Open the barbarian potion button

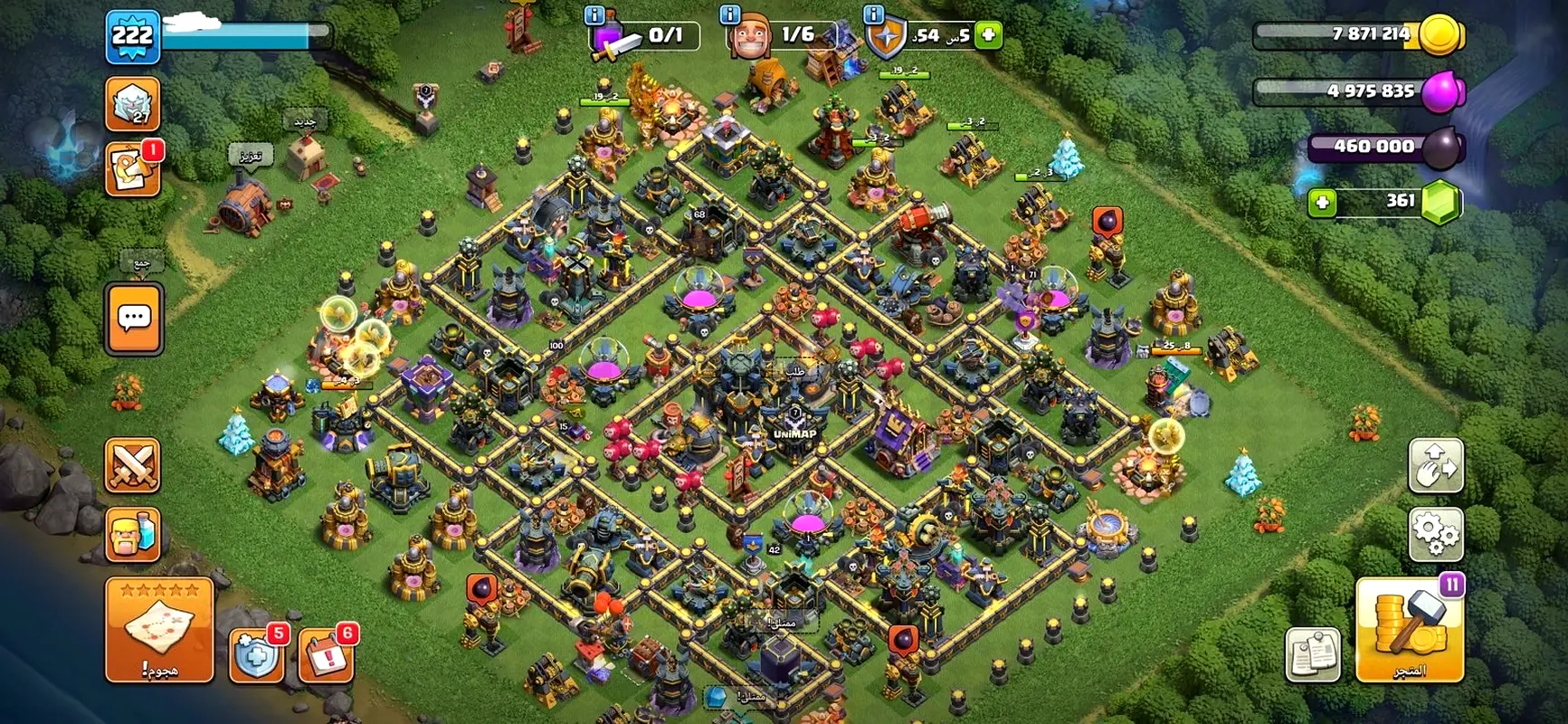[x=133, y=534]
